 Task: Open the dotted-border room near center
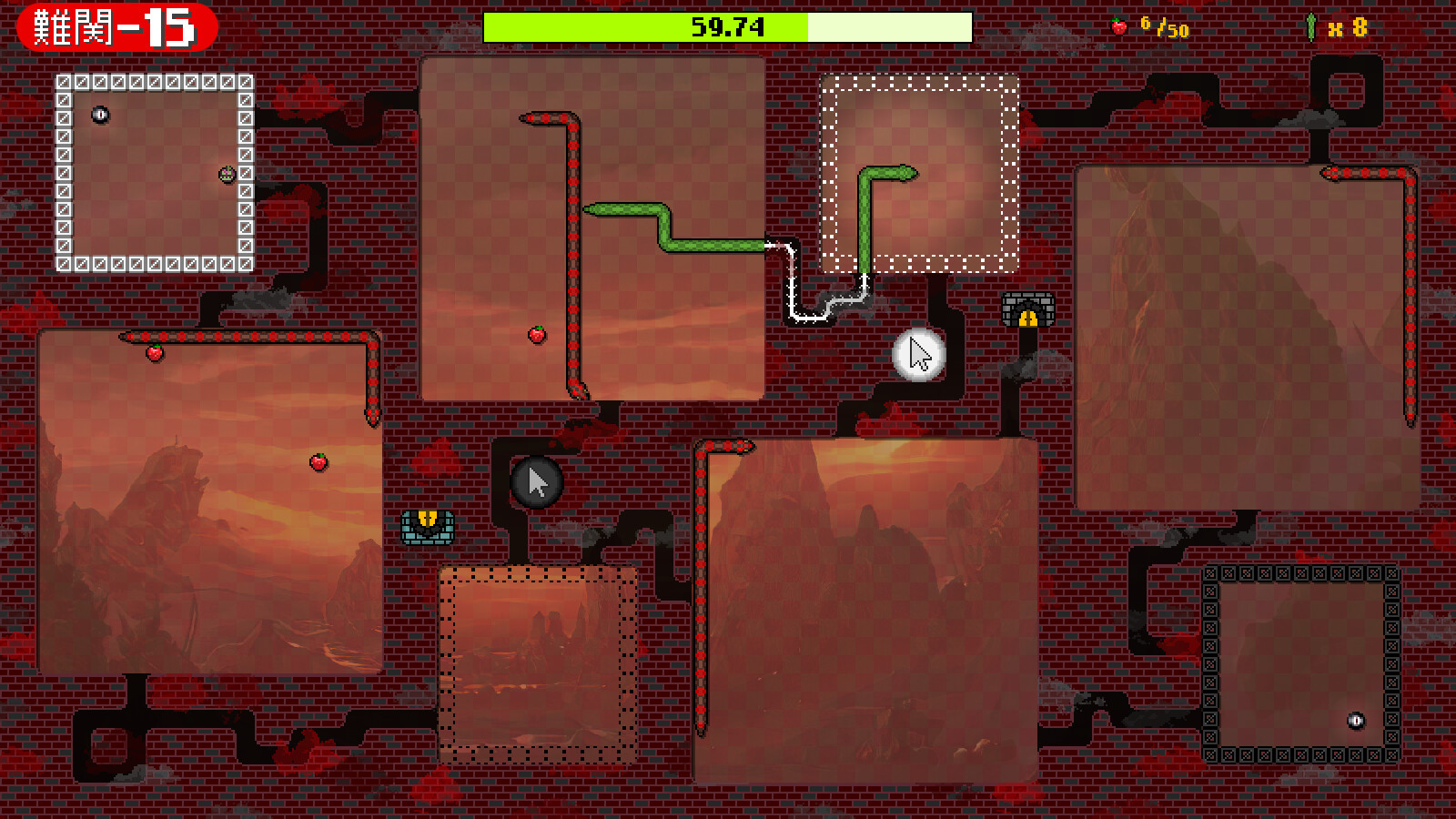point(537,664)
